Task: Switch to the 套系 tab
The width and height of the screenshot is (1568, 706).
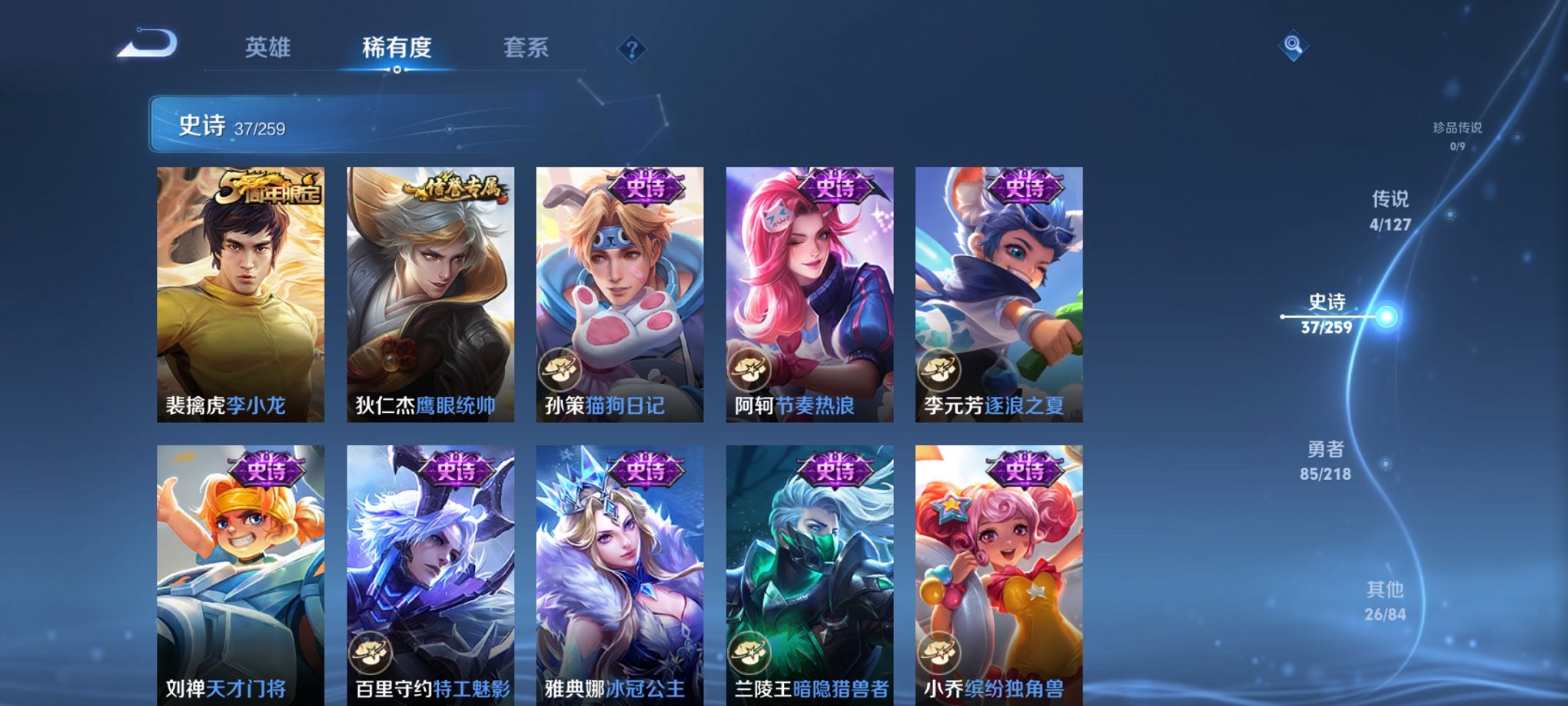Action: click(524, 49)
